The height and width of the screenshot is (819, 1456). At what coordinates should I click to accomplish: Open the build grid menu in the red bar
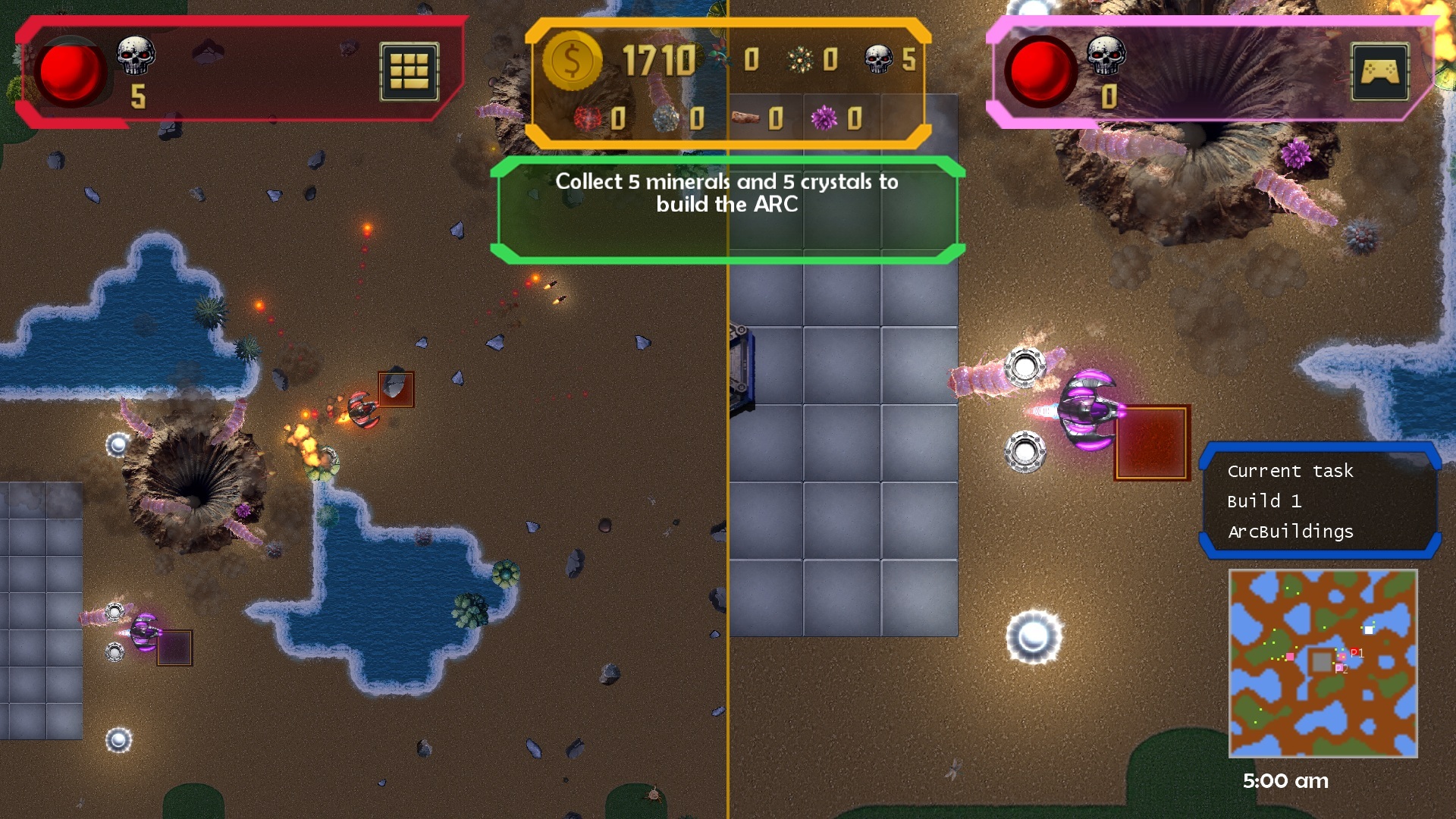coord(409,71)
